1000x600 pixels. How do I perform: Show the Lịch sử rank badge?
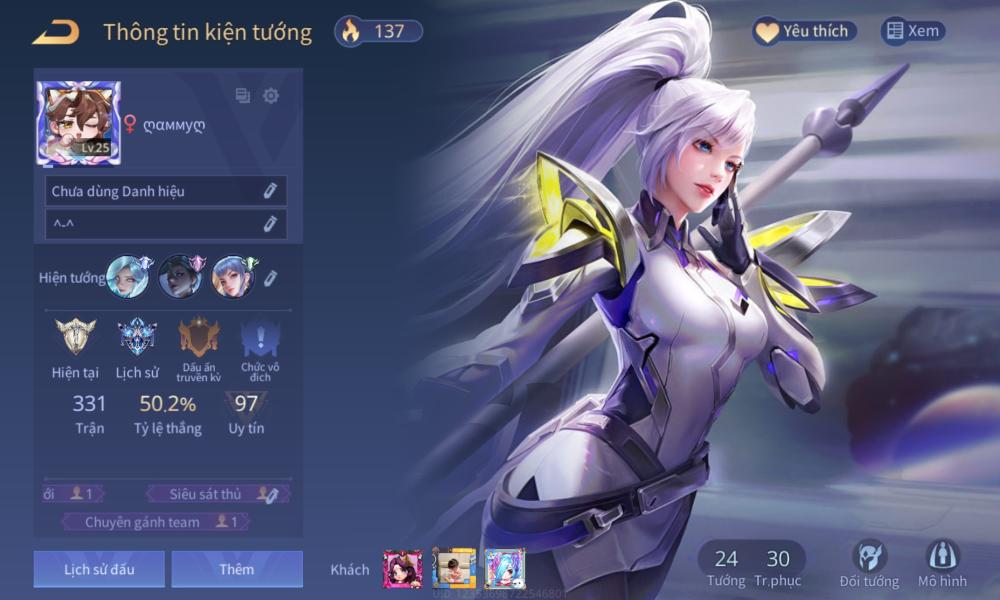137,337
